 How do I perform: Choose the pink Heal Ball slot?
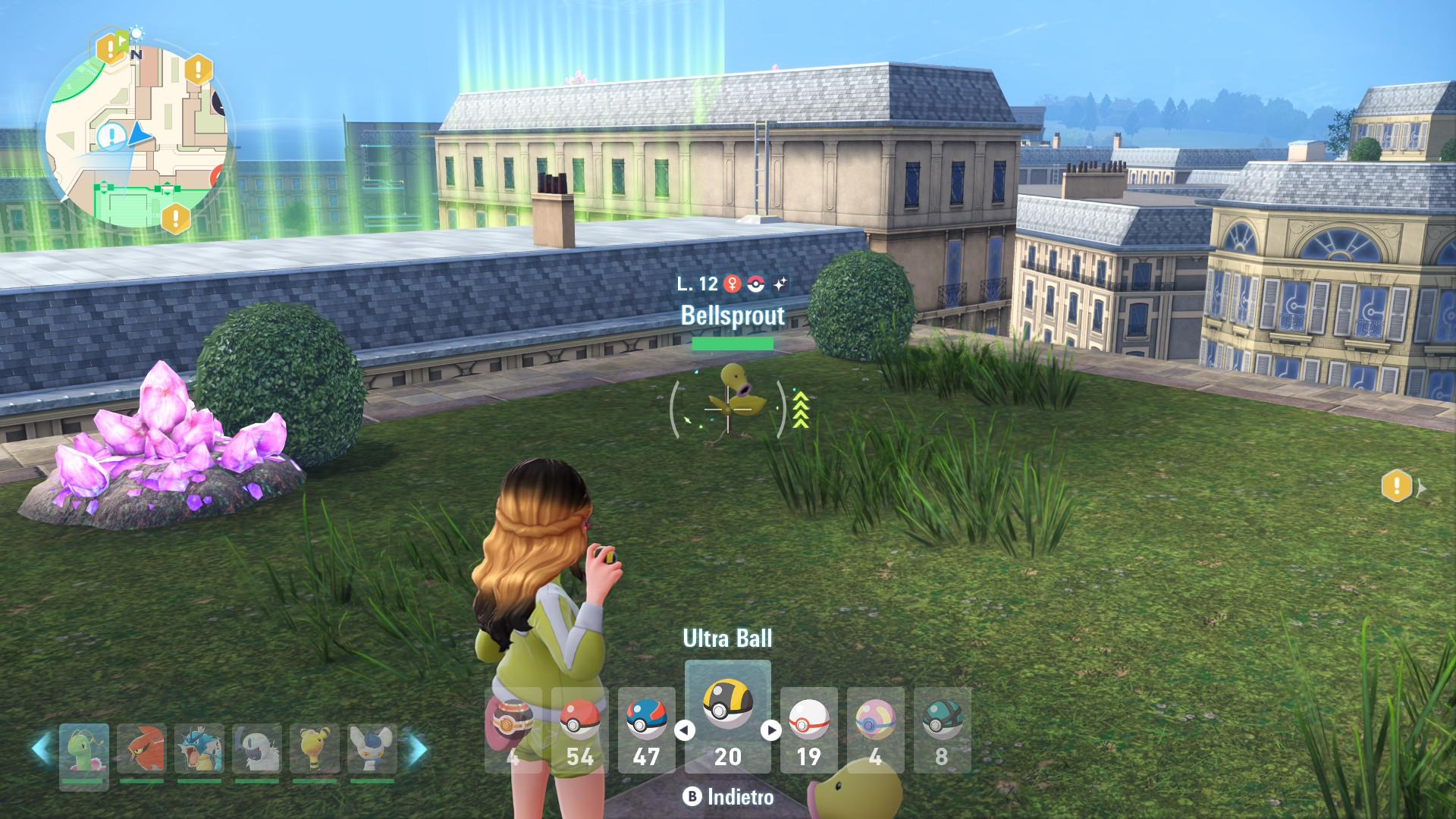(875, 729)
